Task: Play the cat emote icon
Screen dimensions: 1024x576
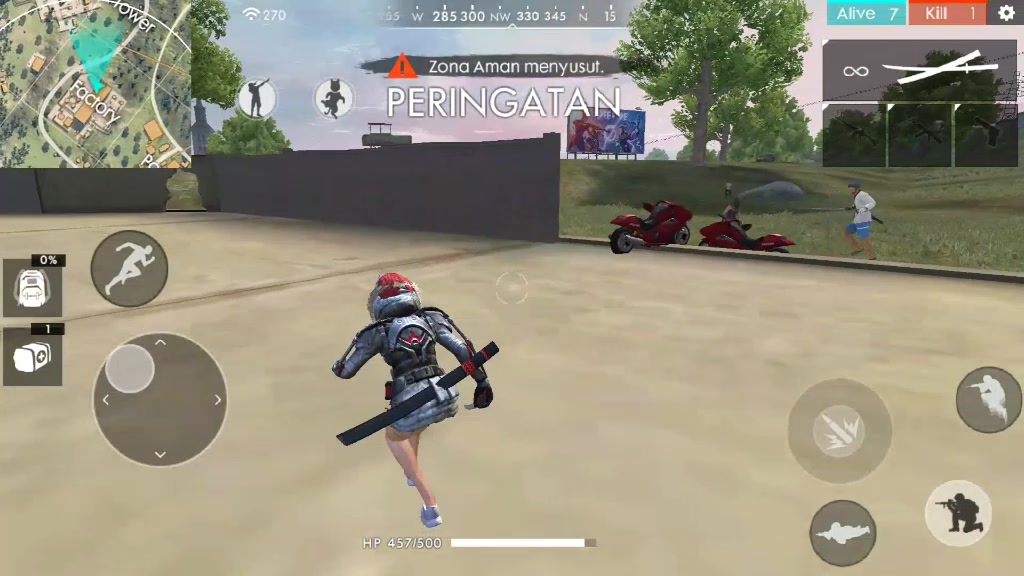Action: click(x=333, y=98)
